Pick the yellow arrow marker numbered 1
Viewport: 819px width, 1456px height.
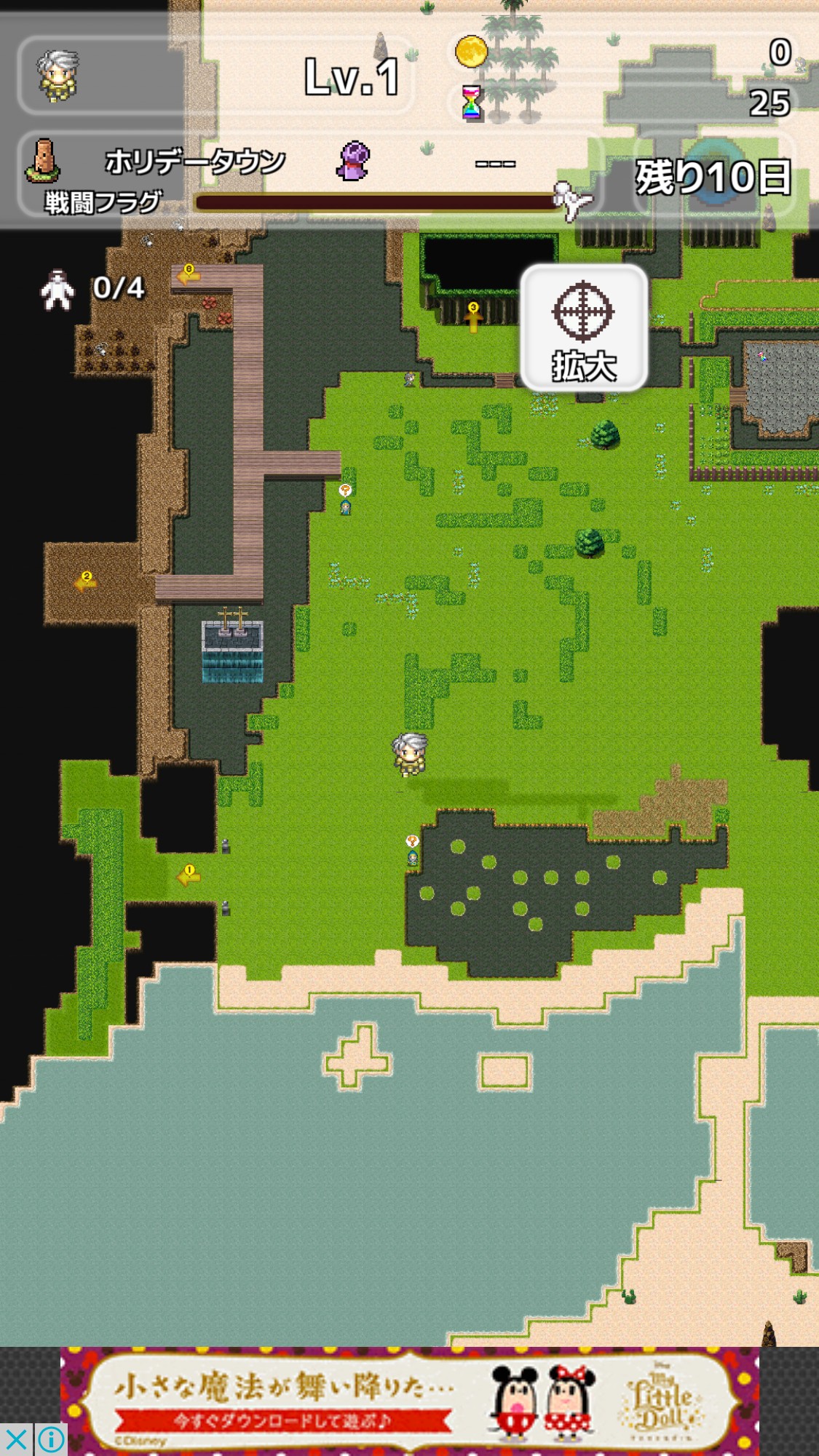point(189,875)
